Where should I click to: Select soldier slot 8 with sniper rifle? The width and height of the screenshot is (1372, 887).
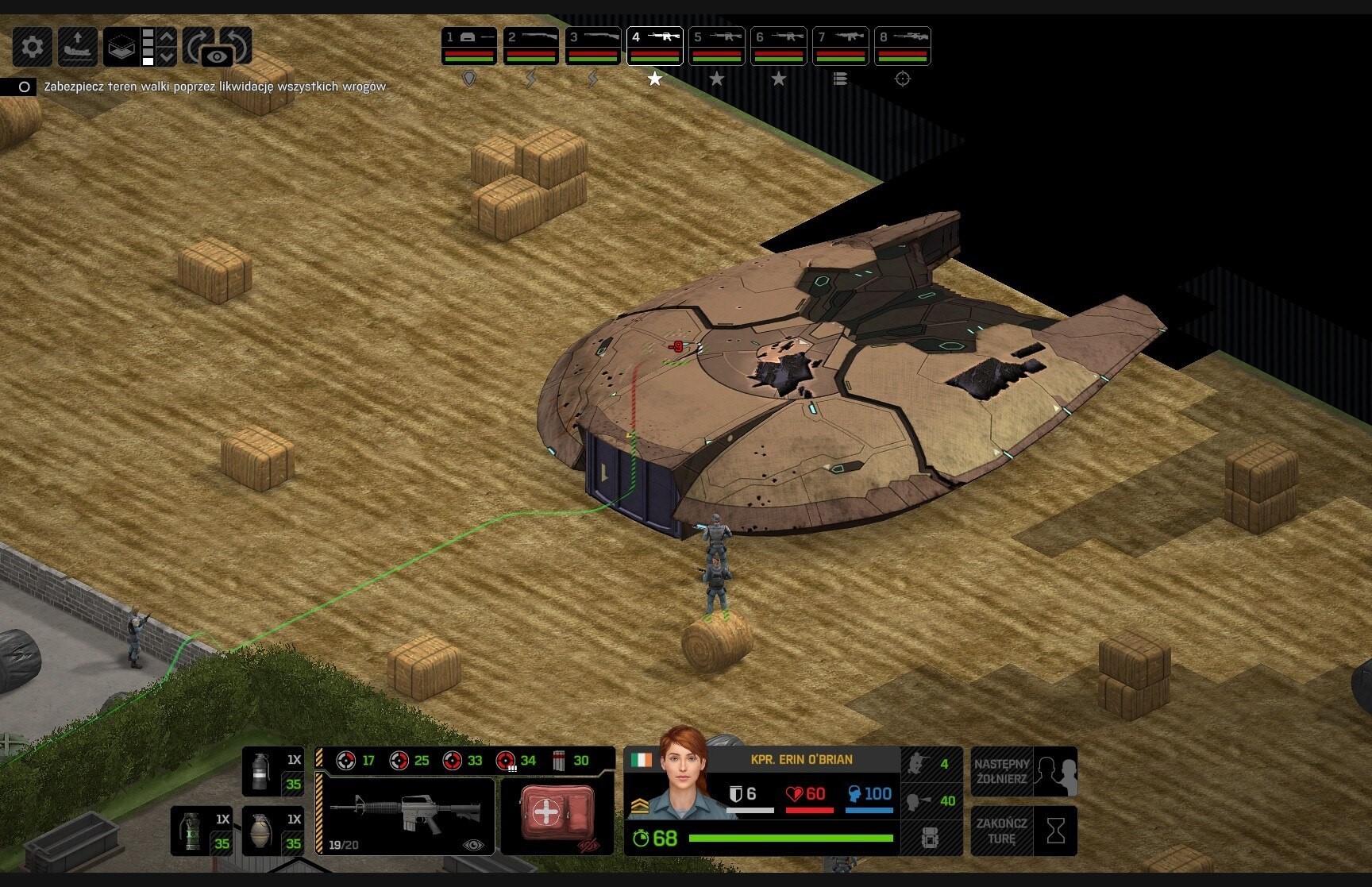[902, 46]
